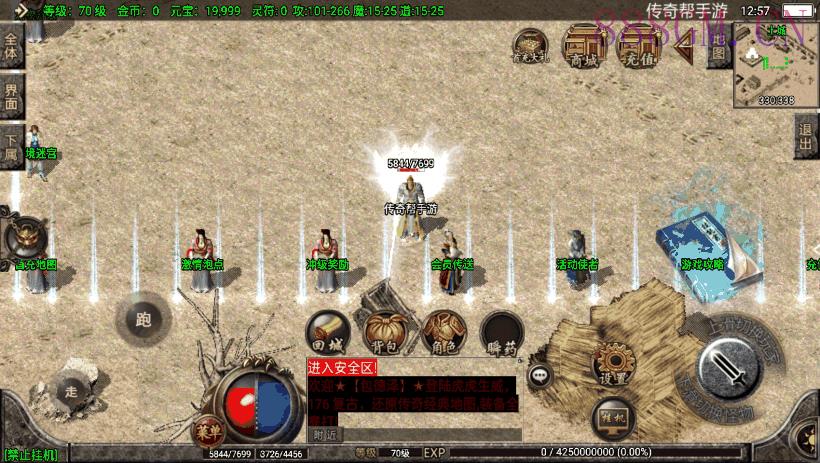
Task: Open the 角色 character panel
Action: pos(442,331)
